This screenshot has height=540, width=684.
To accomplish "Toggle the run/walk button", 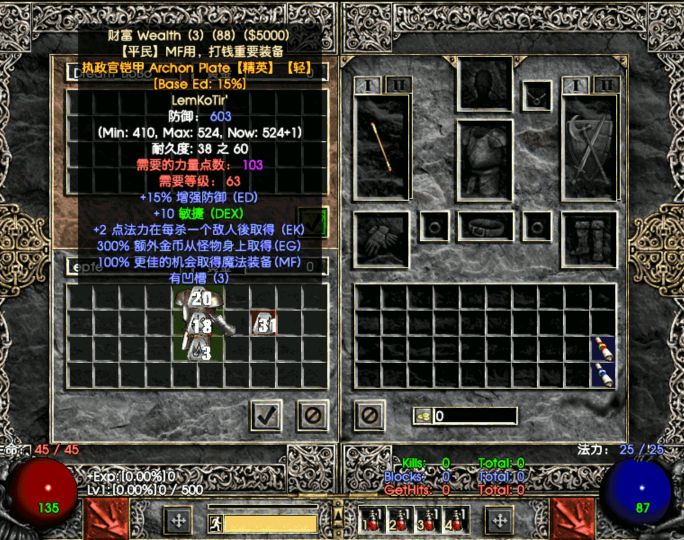I will tap(215, 522).
